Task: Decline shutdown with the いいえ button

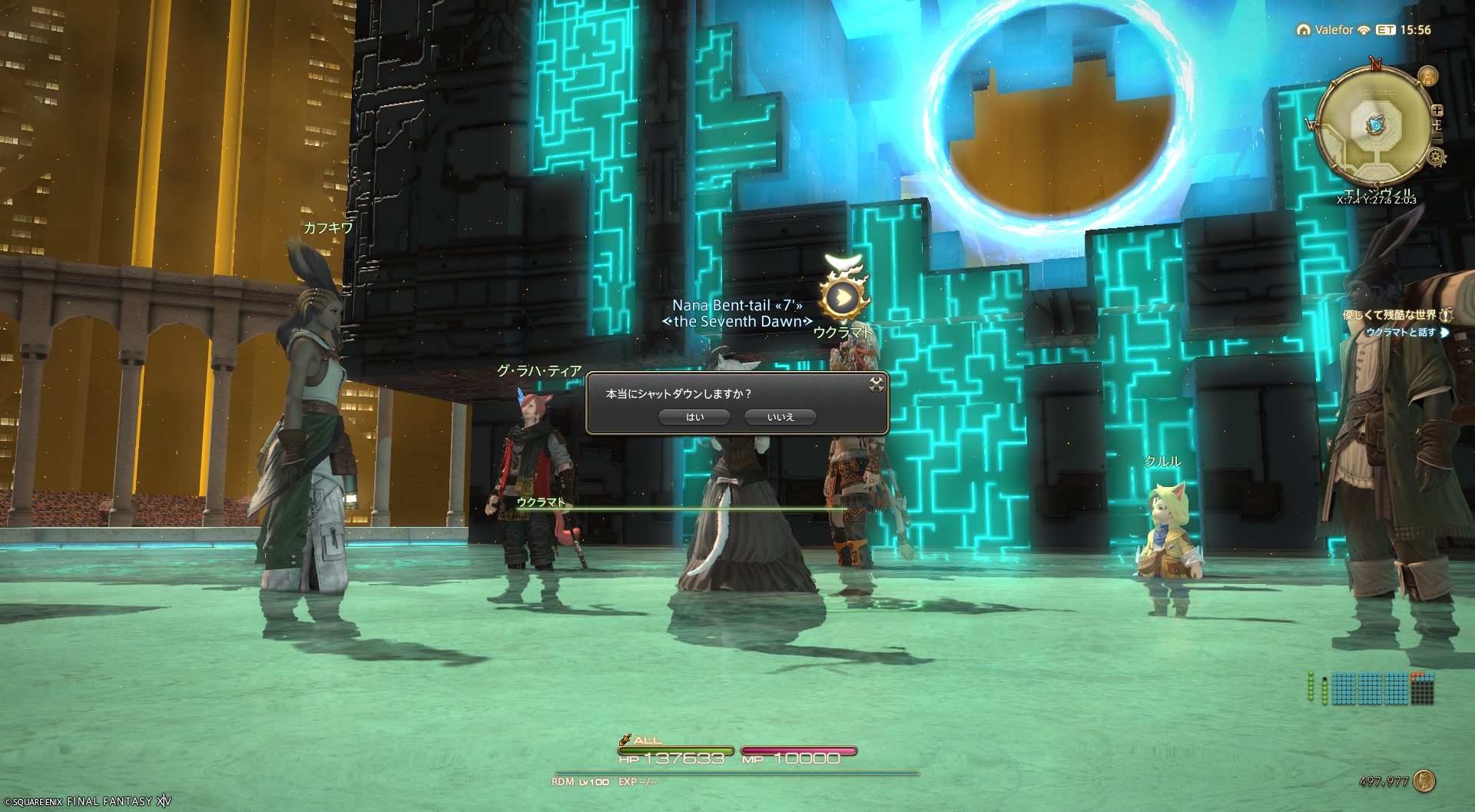Action: tap(780, 417)
